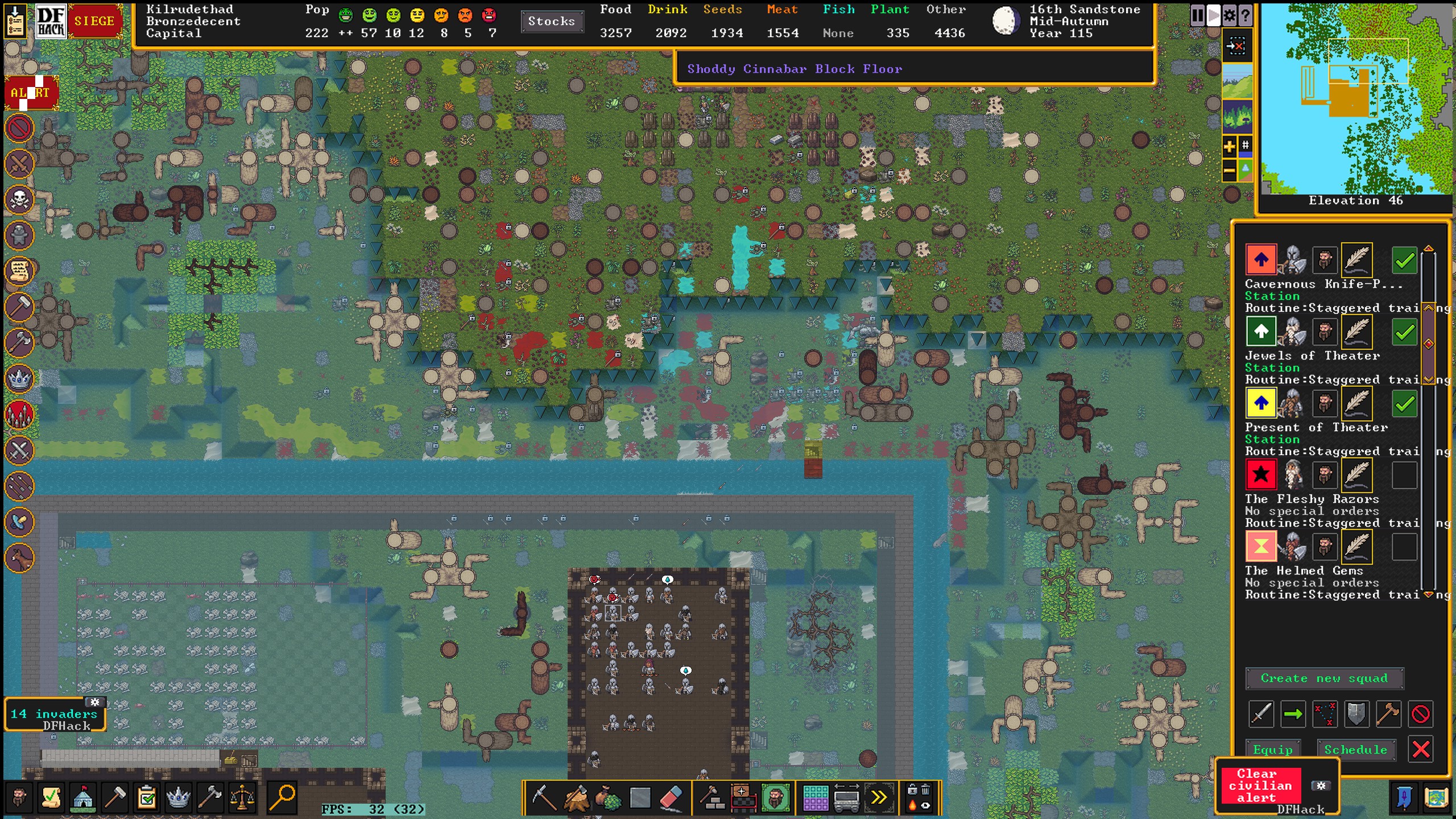Close the squads panel with red X
Screen dimensions: 1456x819
1421,750
